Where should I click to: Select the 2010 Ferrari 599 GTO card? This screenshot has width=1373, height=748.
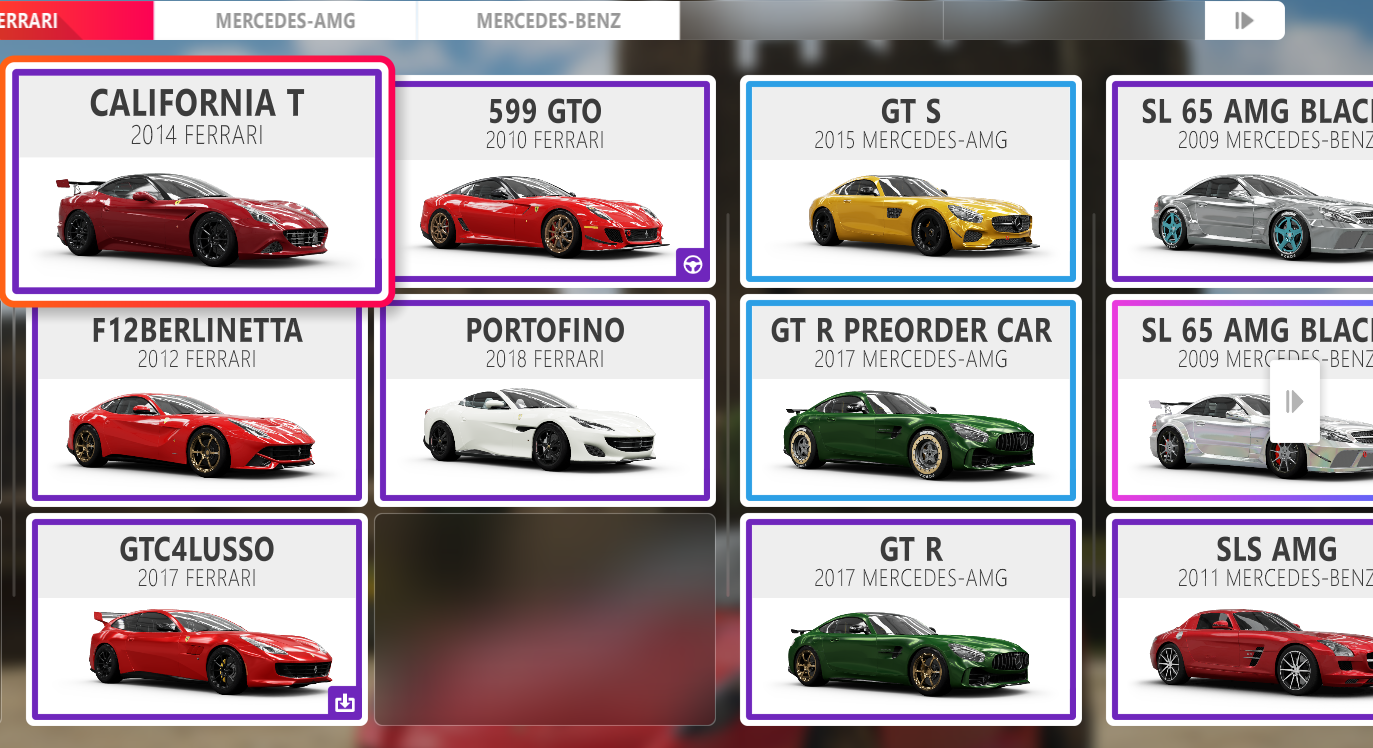[545, 181]
